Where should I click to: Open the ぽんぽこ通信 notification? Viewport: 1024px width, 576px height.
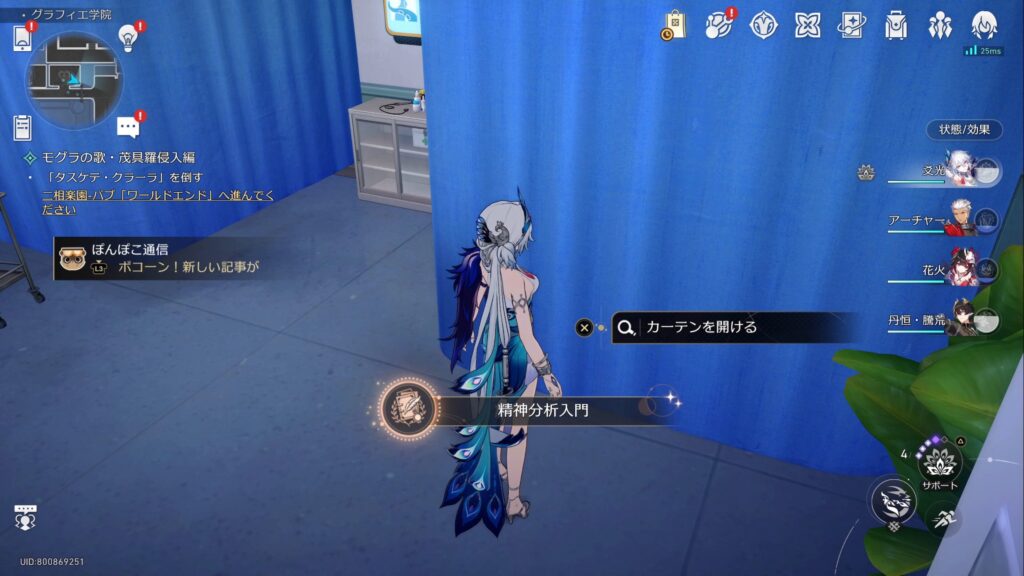coord(160,259)
